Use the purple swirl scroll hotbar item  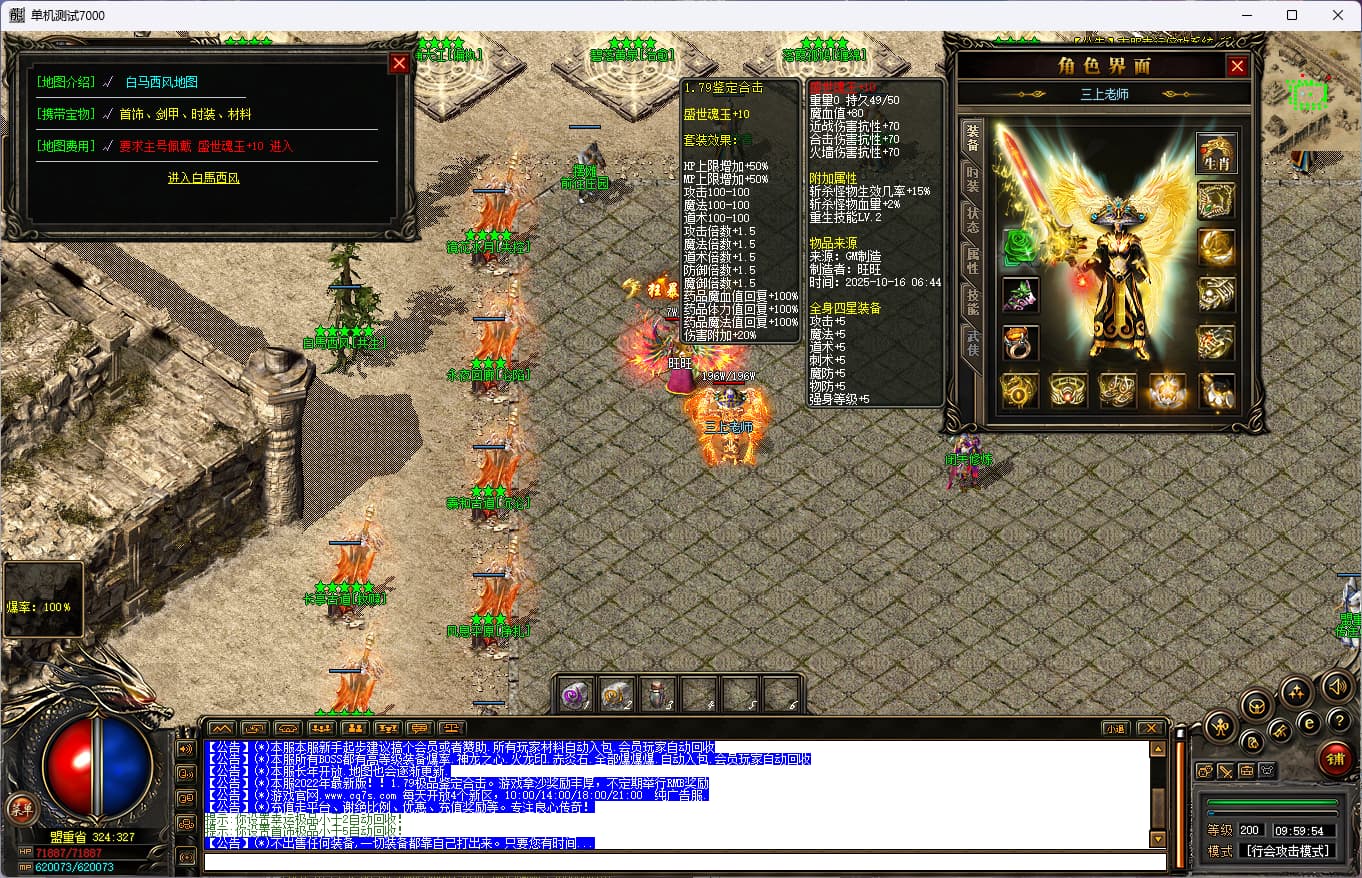(x=575, y=696)
